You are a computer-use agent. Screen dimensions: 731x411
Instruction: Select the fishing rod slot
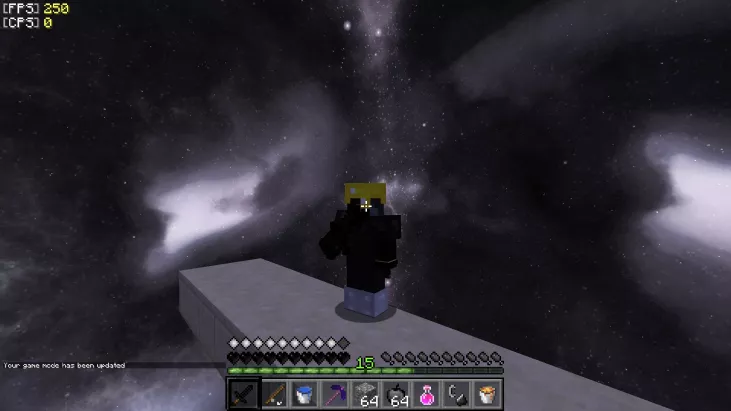tap(275, 394)
